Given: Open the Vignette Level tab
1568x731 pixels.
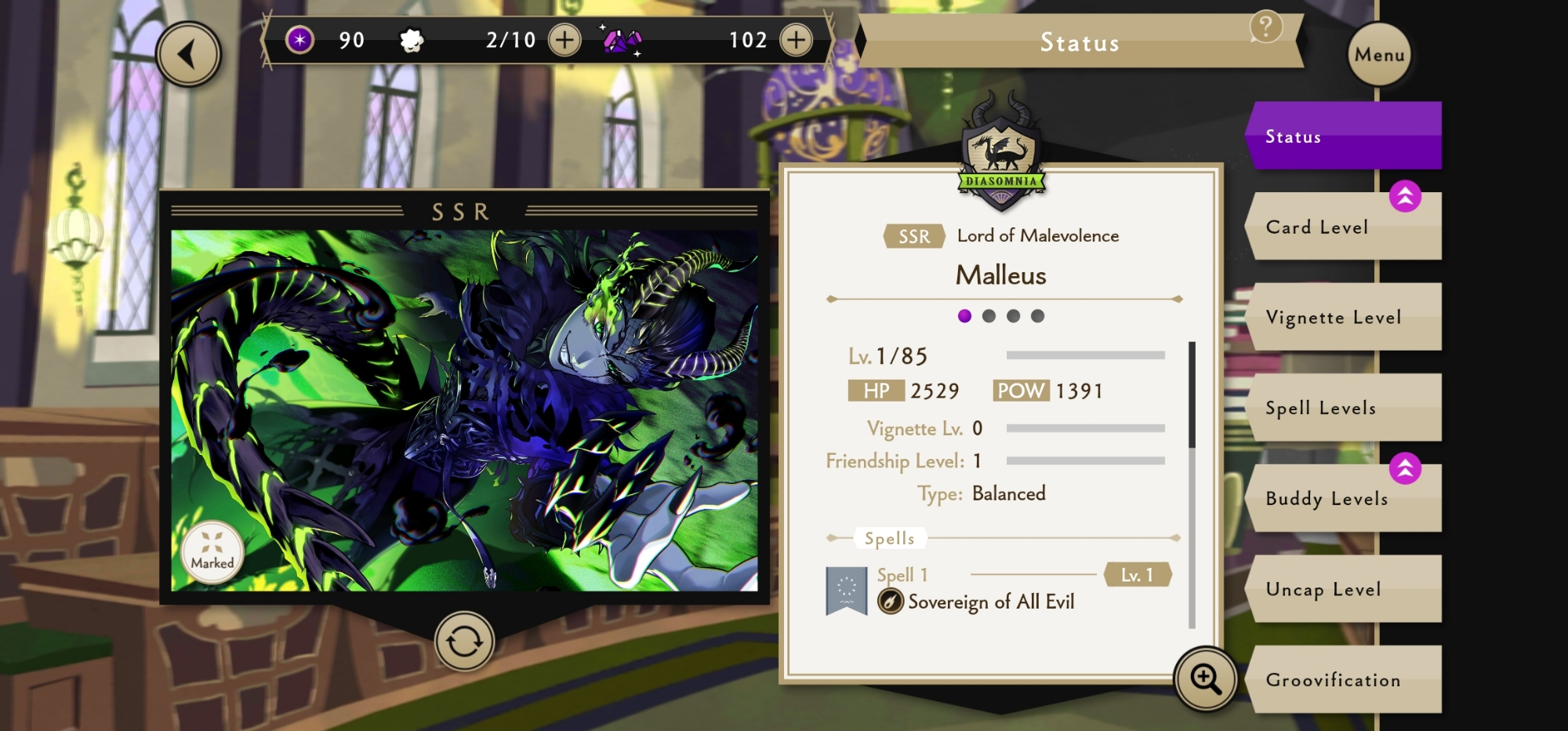Looking at the screenshot, I should point(1344,317).
